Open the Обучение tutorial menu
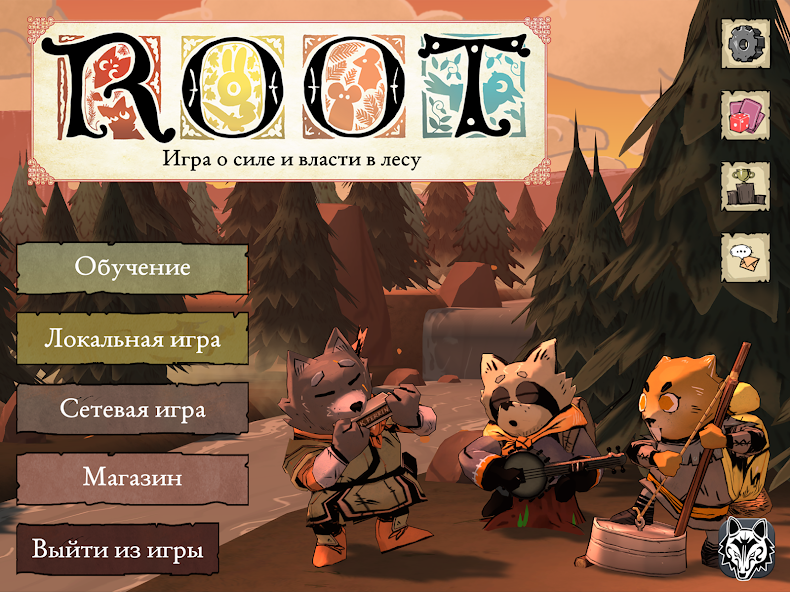This screenshot has height=592, width=790. tap(132, 268)
